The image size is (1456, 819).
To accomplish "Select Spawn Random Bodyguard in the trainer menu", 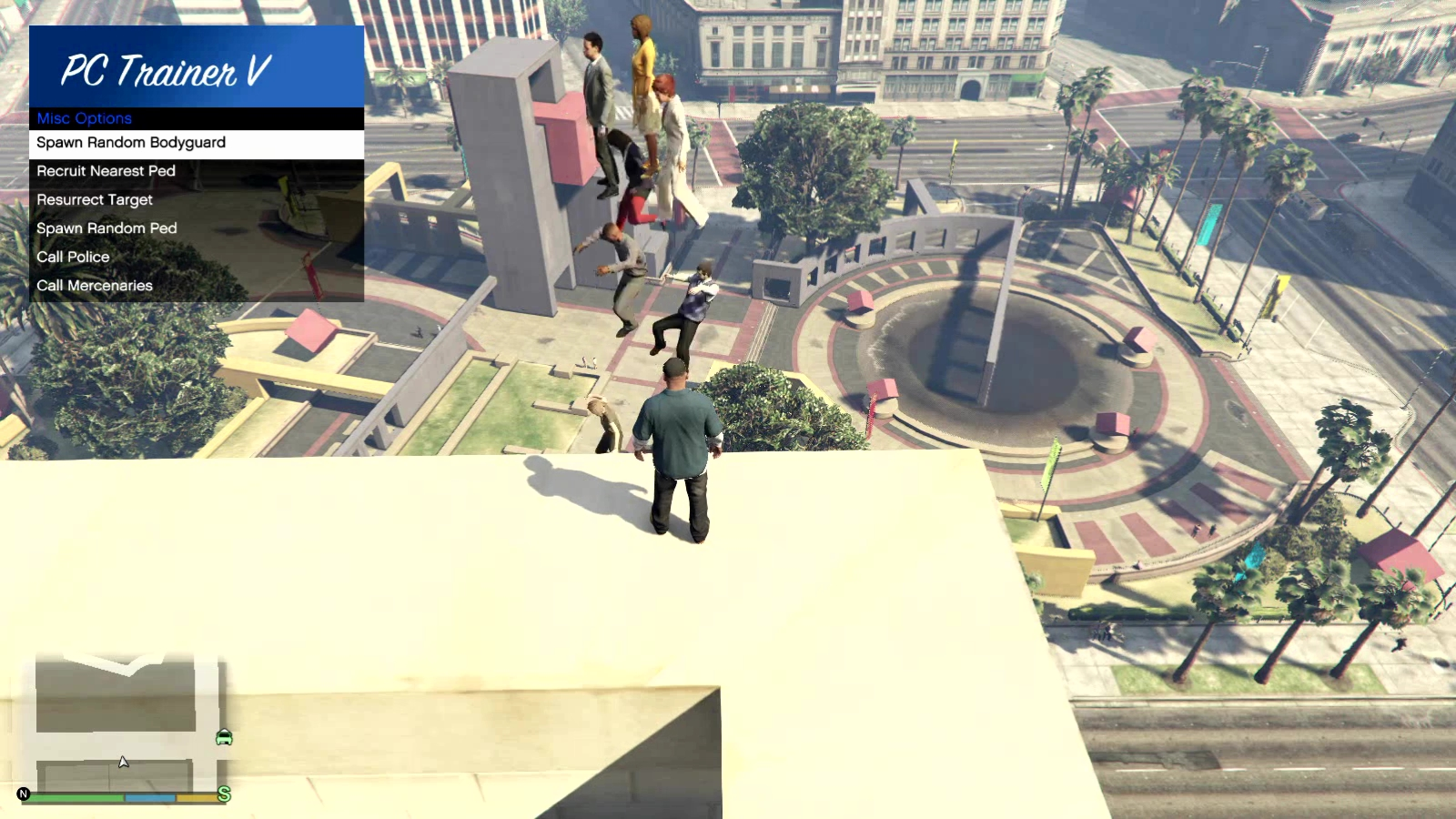I will [x=130, y=143].
